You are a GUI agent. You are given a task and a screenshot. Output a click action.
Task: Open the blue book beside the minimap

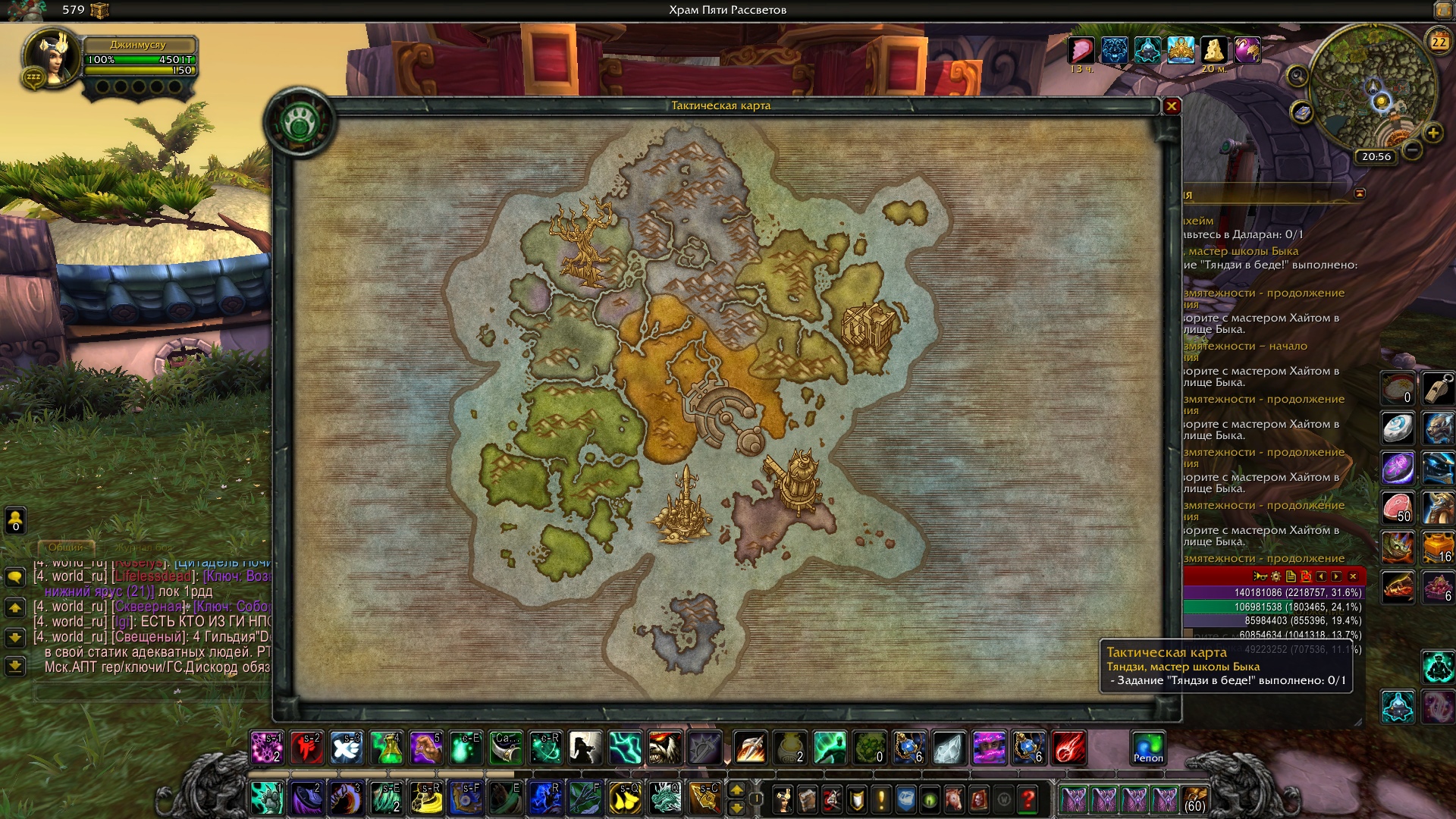[x=1301, y=113]
